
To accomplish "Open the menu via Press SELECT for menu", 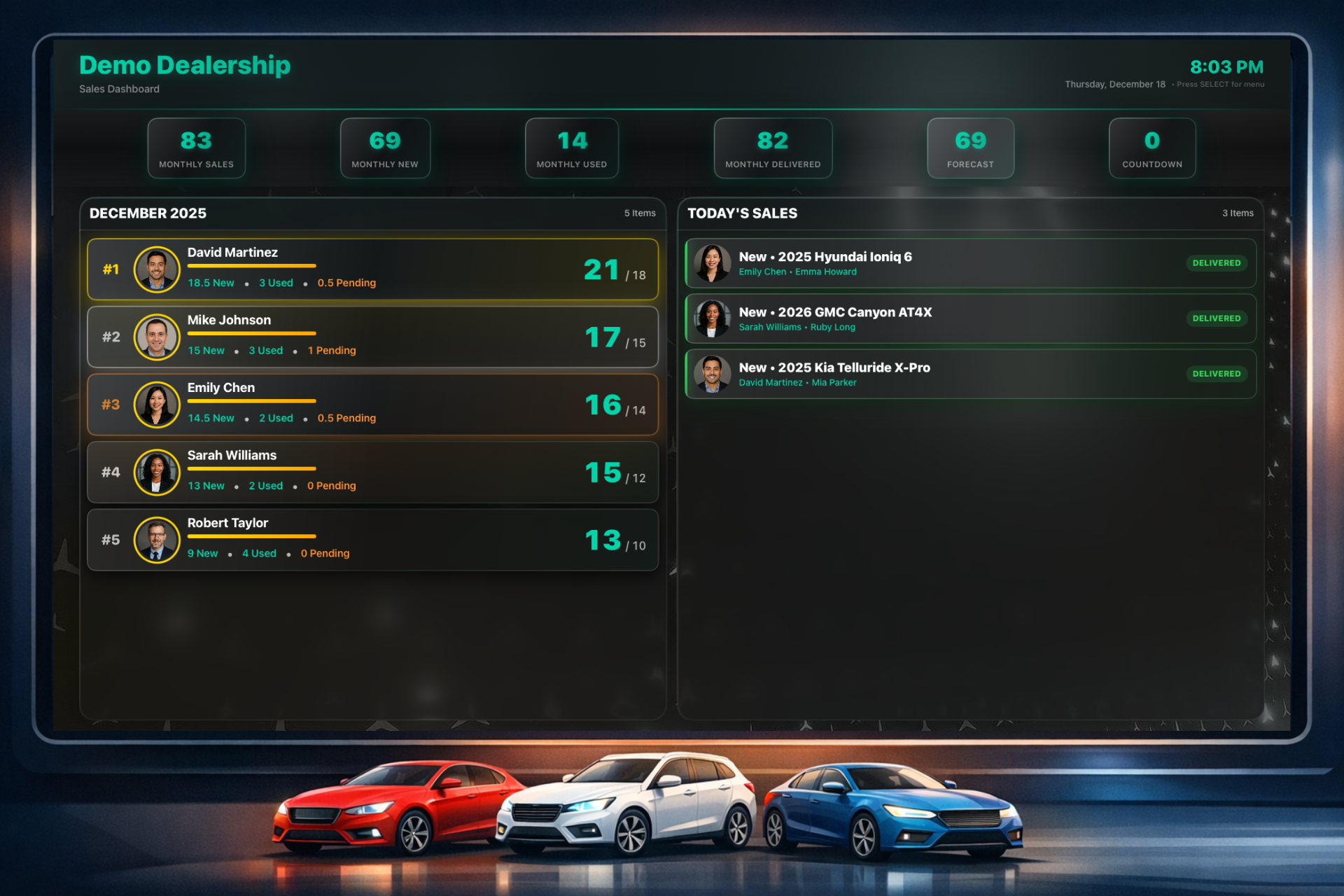I will 1221,84.
